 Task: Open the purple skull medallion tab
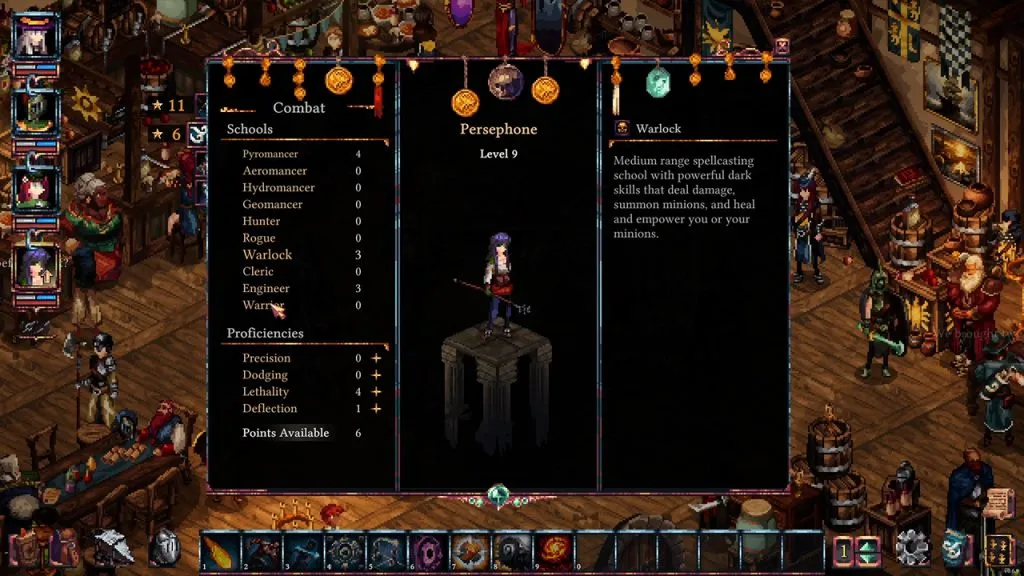pos(505,82)
